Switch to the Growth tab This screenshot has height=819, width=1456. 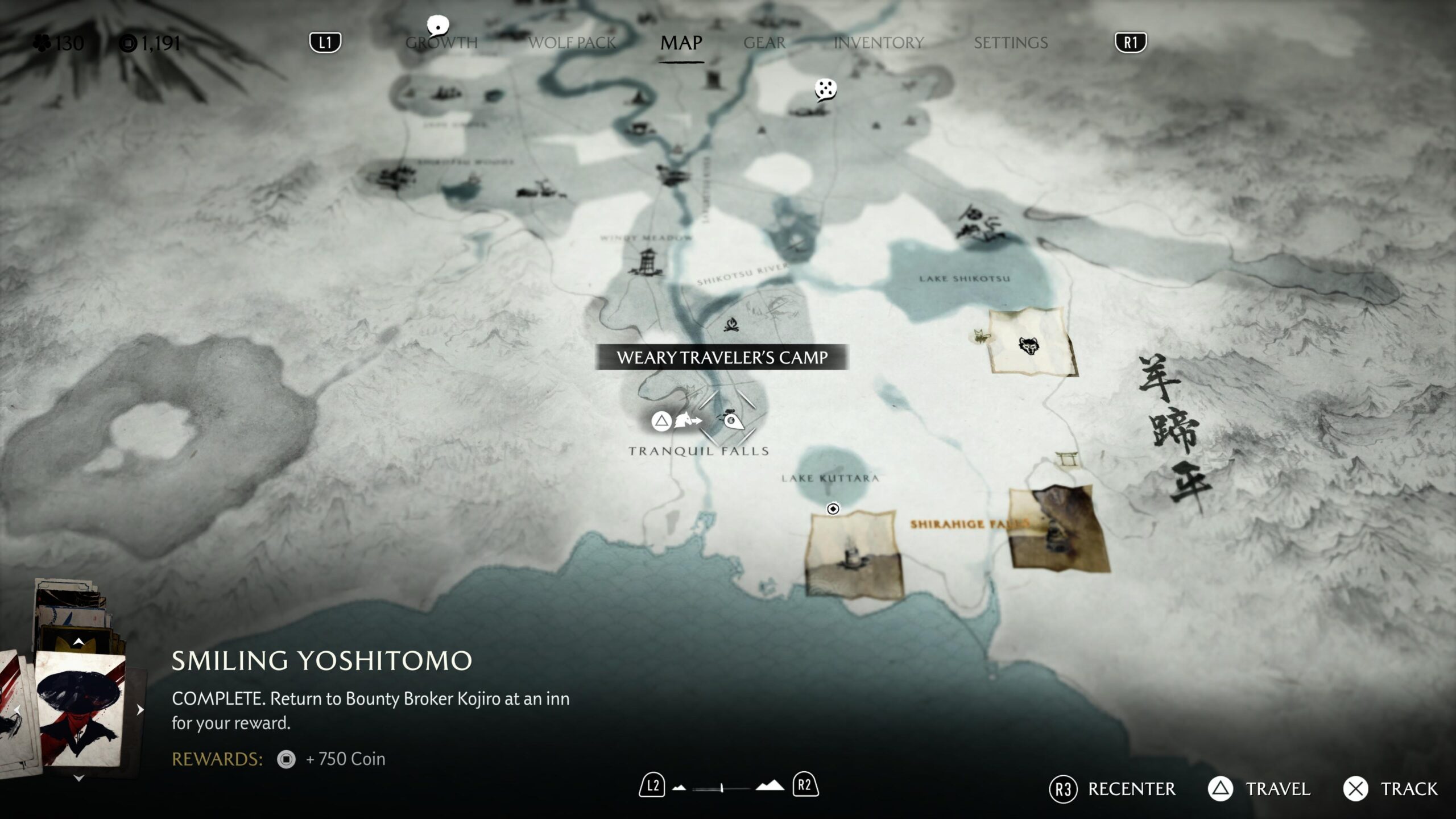(441, 43)
